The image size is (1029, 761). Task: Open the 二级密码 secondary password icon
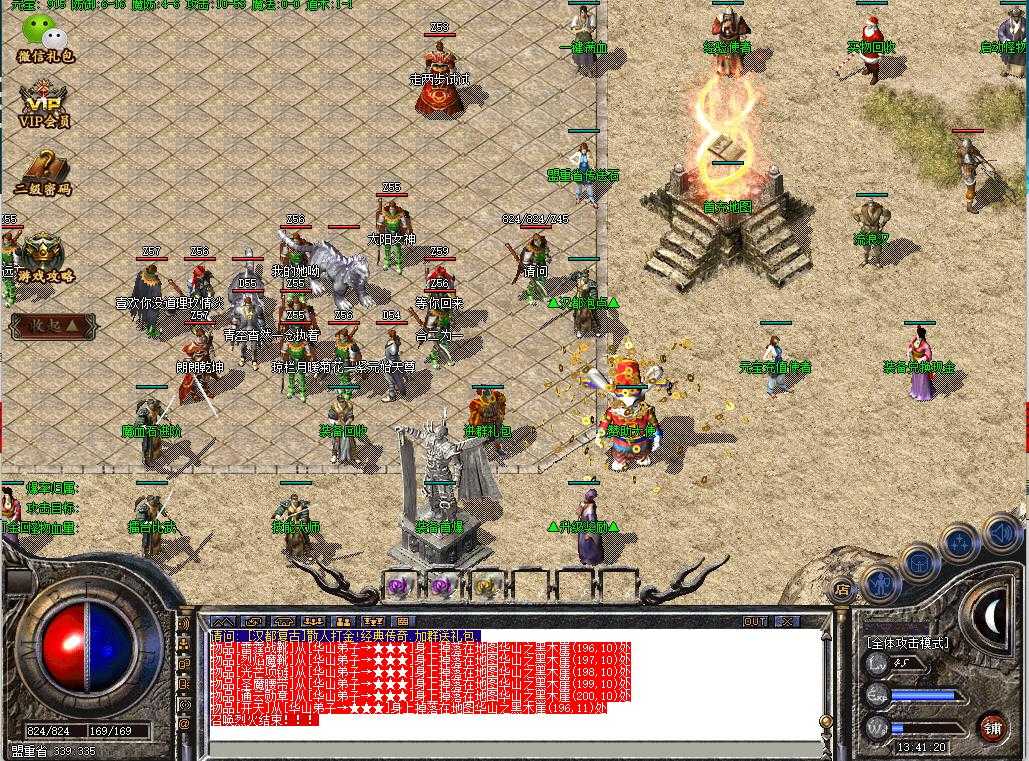tap(43, 170)
